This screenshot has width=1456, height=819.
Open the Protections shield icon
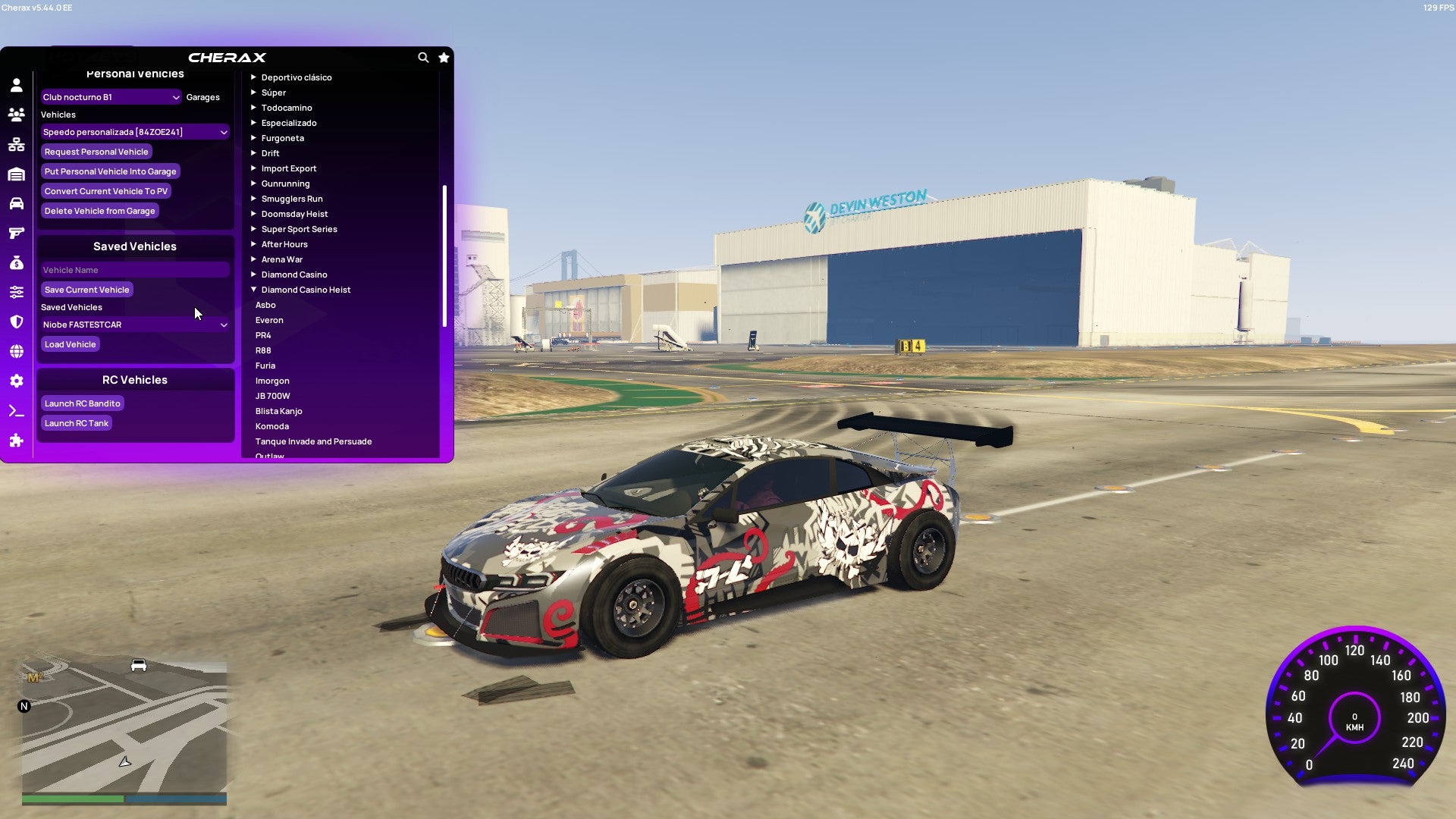tap(16, 321)
